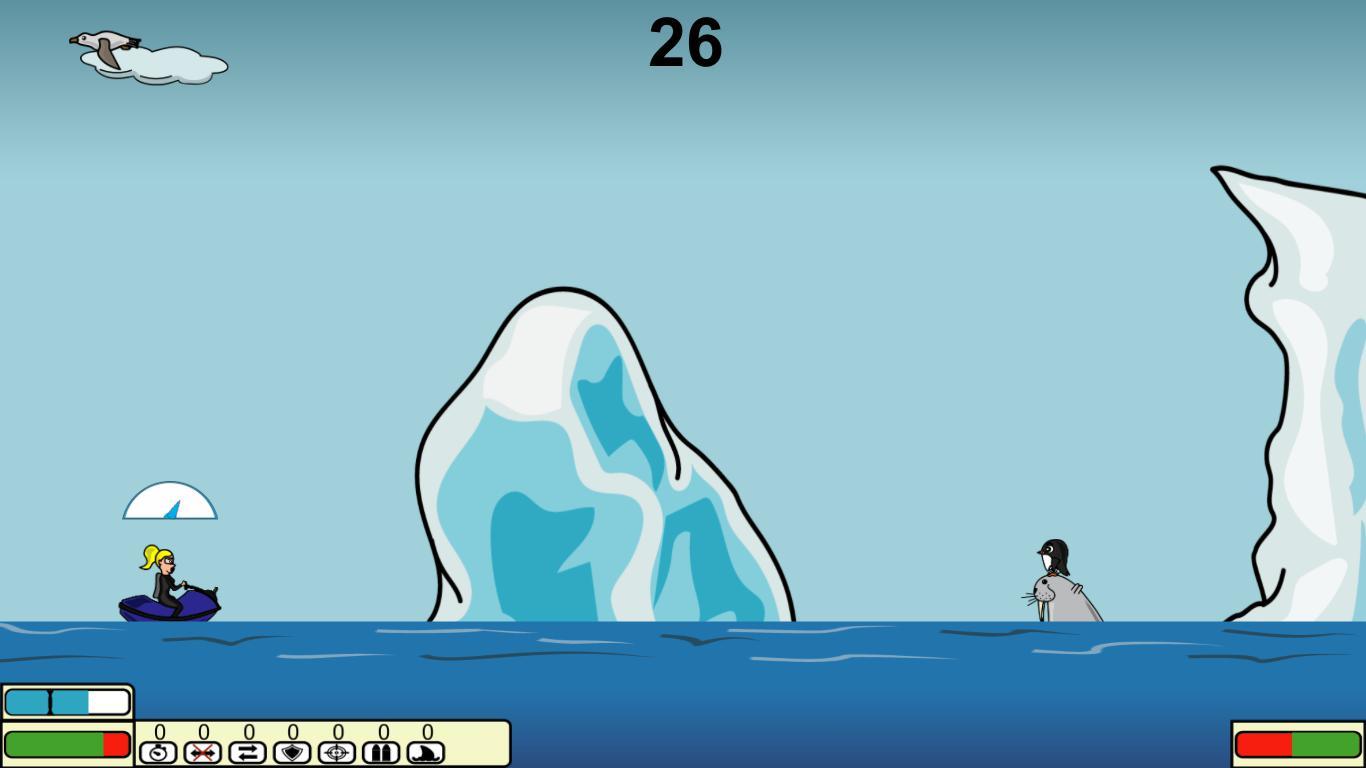Select the binoculars power-up icon

pyautogui.click(x=381, y=752)
